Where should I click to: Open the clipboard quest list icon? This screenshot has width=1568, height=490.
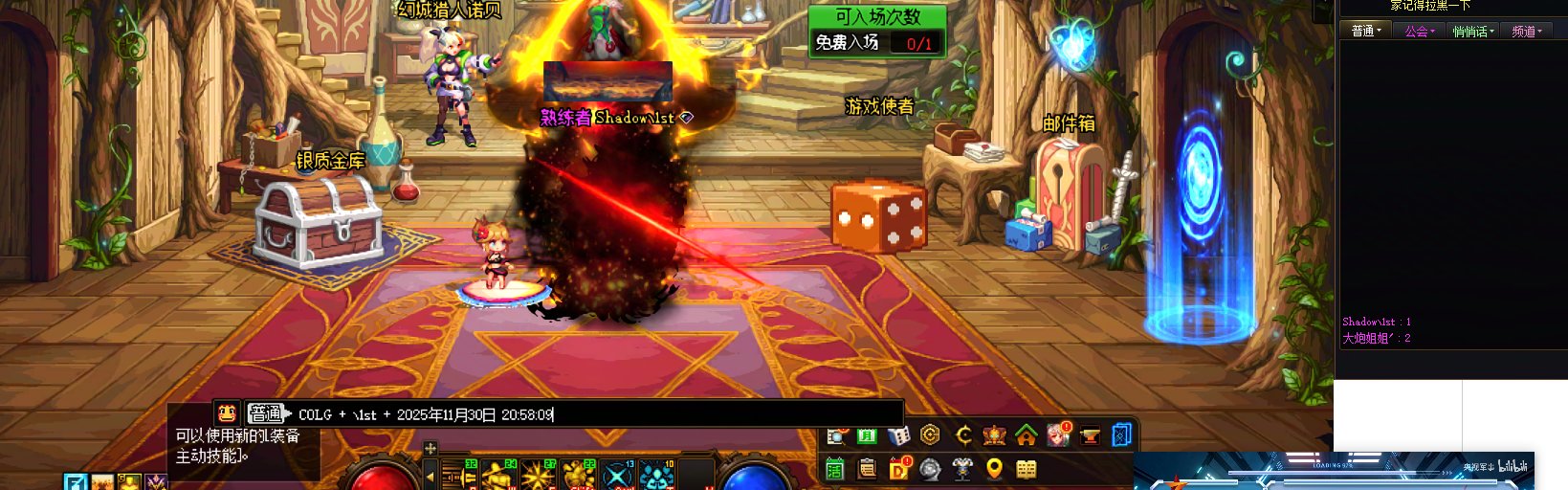click(x=867, y=469)
